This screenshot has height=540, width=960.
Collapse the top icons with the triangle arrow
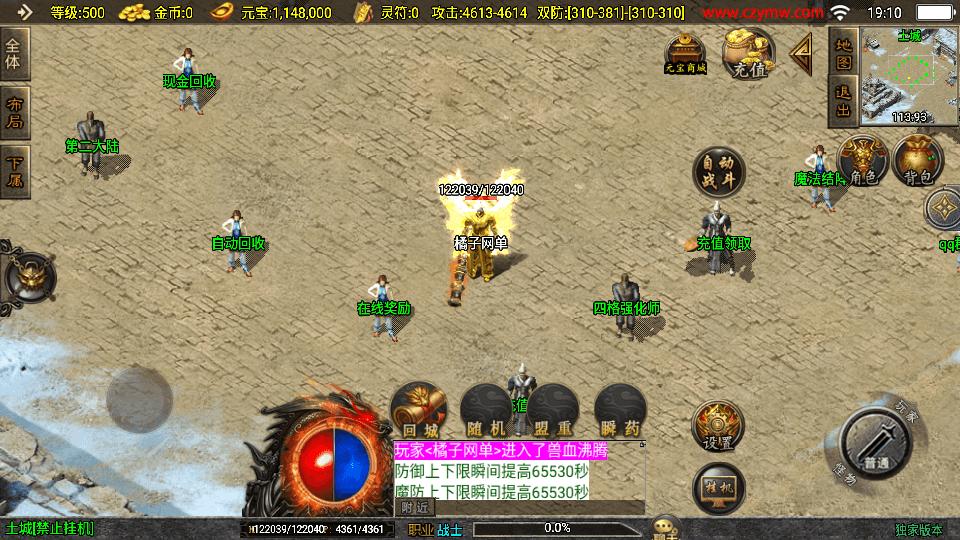(802, 54)
